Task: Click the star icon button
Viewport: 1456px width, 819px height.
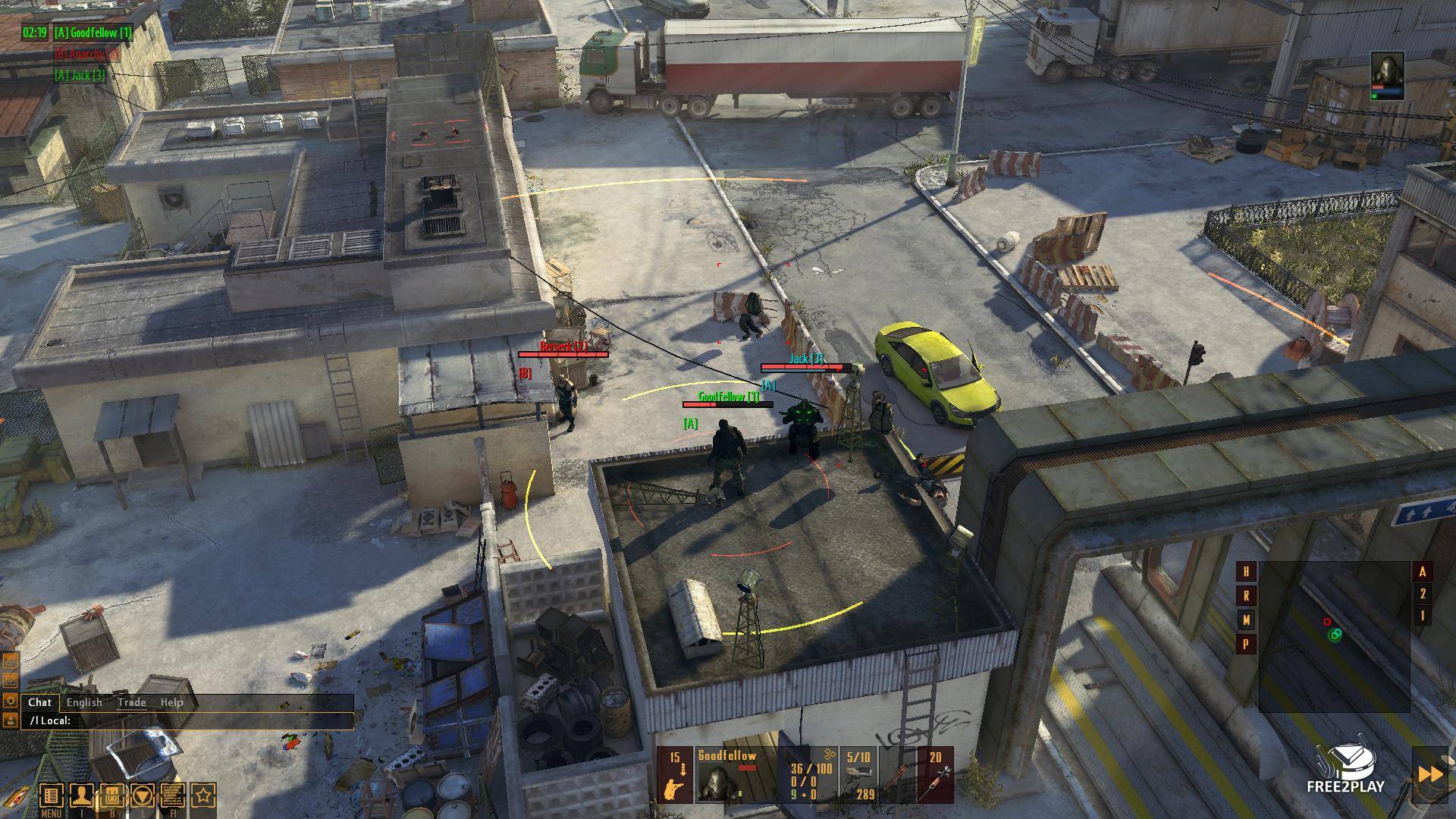Action: [203, 796]
